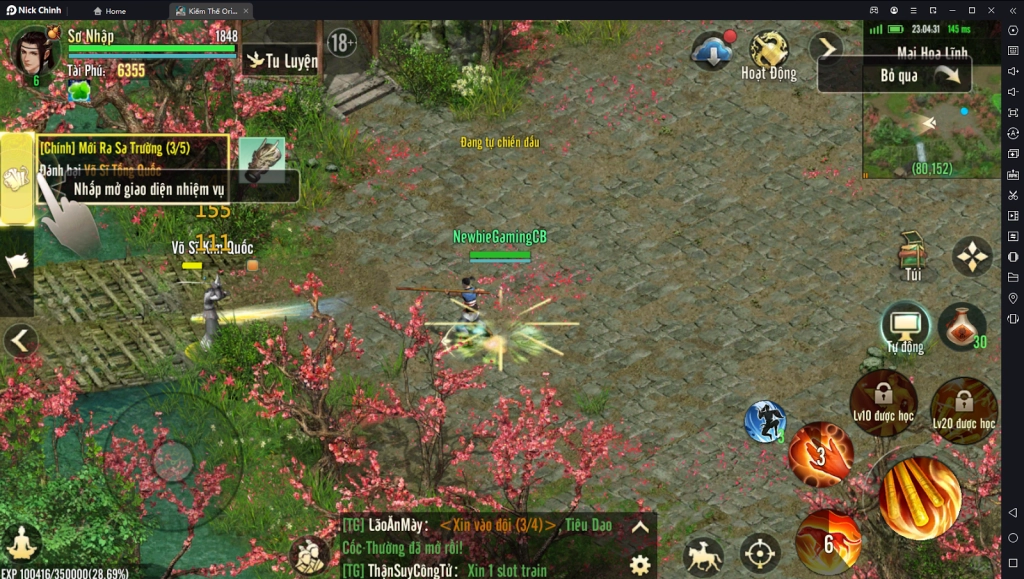This screenshot has height=579, width=1024.
Task: Switch to the Home tab in emulator
Action: pyautogui.click(x=110, y=11)
